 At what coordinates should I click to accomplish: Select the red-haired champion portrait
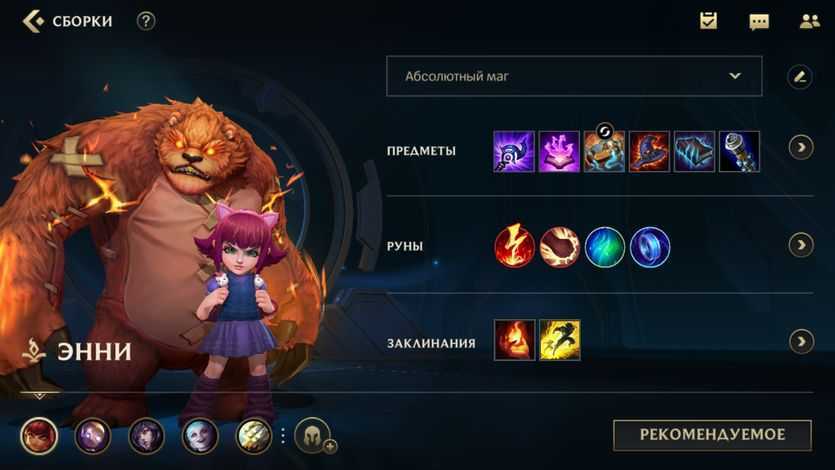tap(39, 436)
